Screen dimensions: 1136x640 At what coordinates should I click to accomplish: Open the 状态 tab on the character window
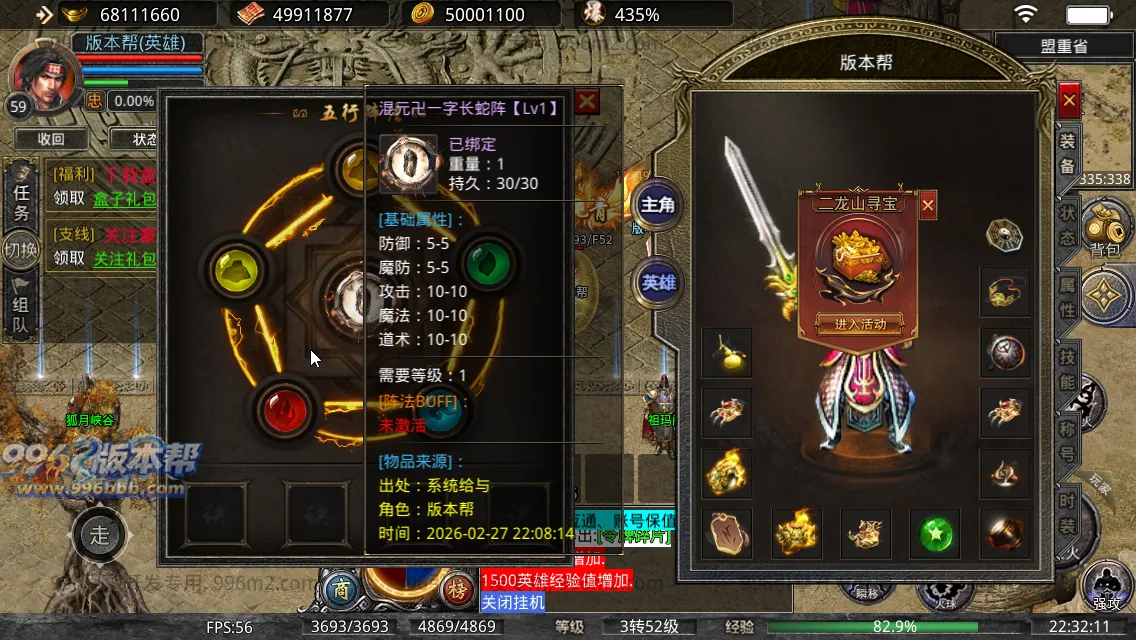(1068, 226)
